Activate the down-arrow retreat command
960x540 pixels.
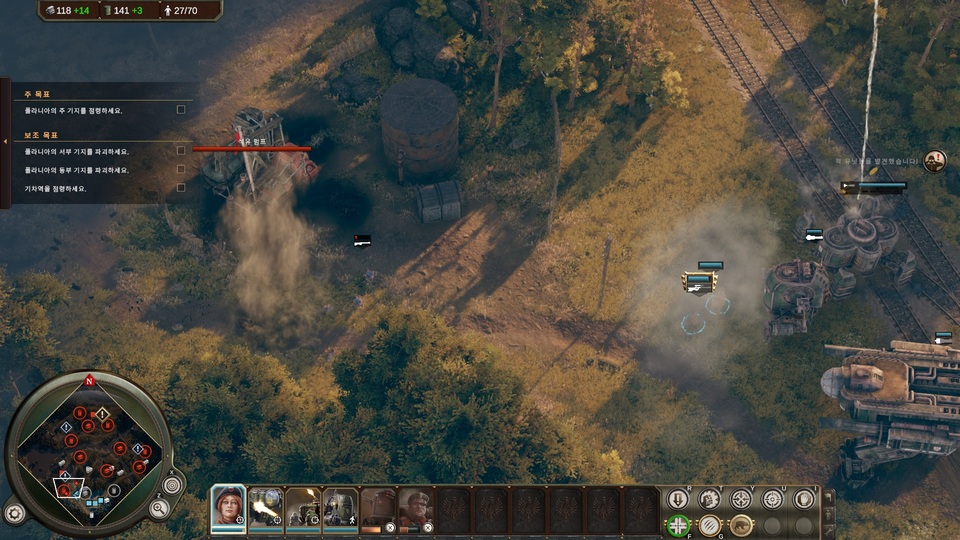(678, 498)
